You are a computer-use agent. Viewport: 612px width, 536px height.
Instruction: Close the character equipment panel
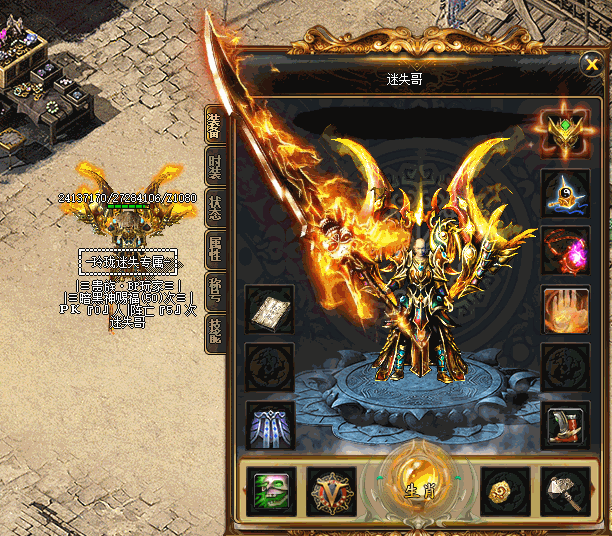point(591,67)
